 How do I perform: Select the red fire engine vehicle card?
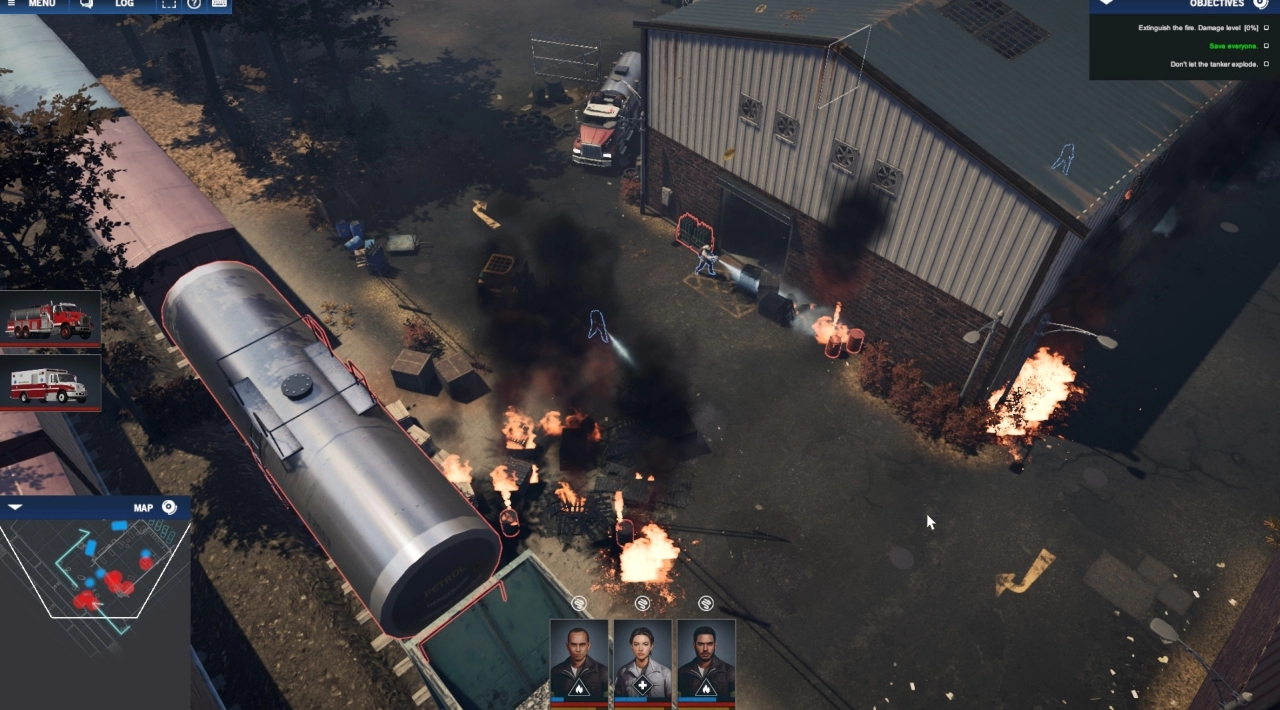(50, 318)
